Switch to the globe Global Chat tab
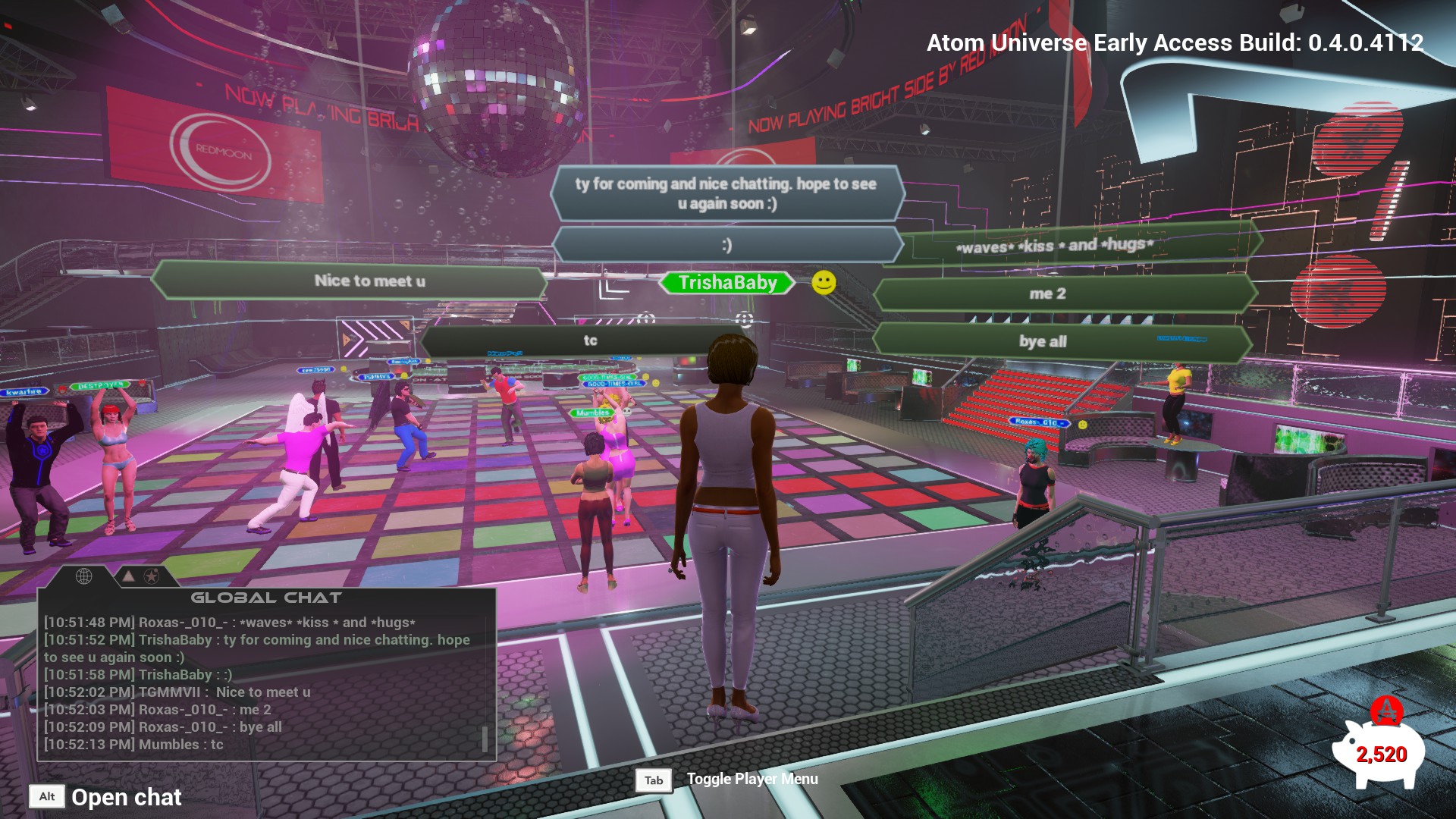 pyautogui.click(x=83, y=576)
